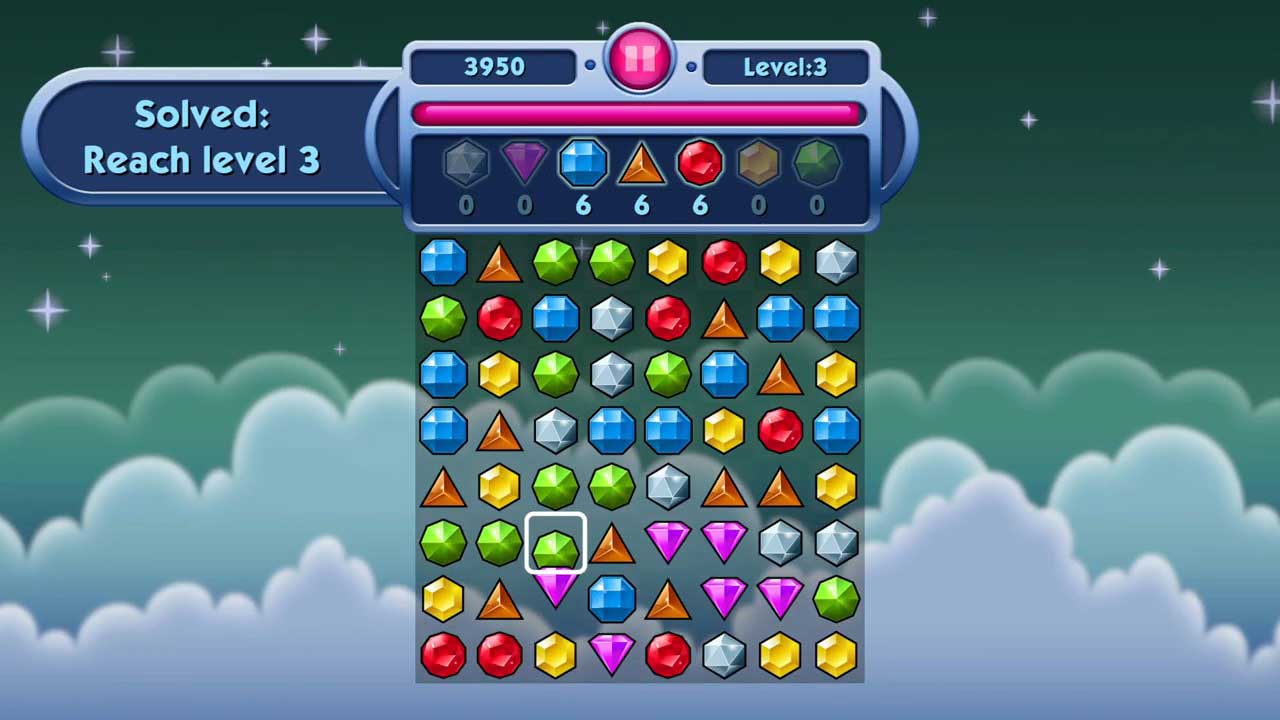Select the blue gem in the top row
1280x720 pixels.
(443, 262)
